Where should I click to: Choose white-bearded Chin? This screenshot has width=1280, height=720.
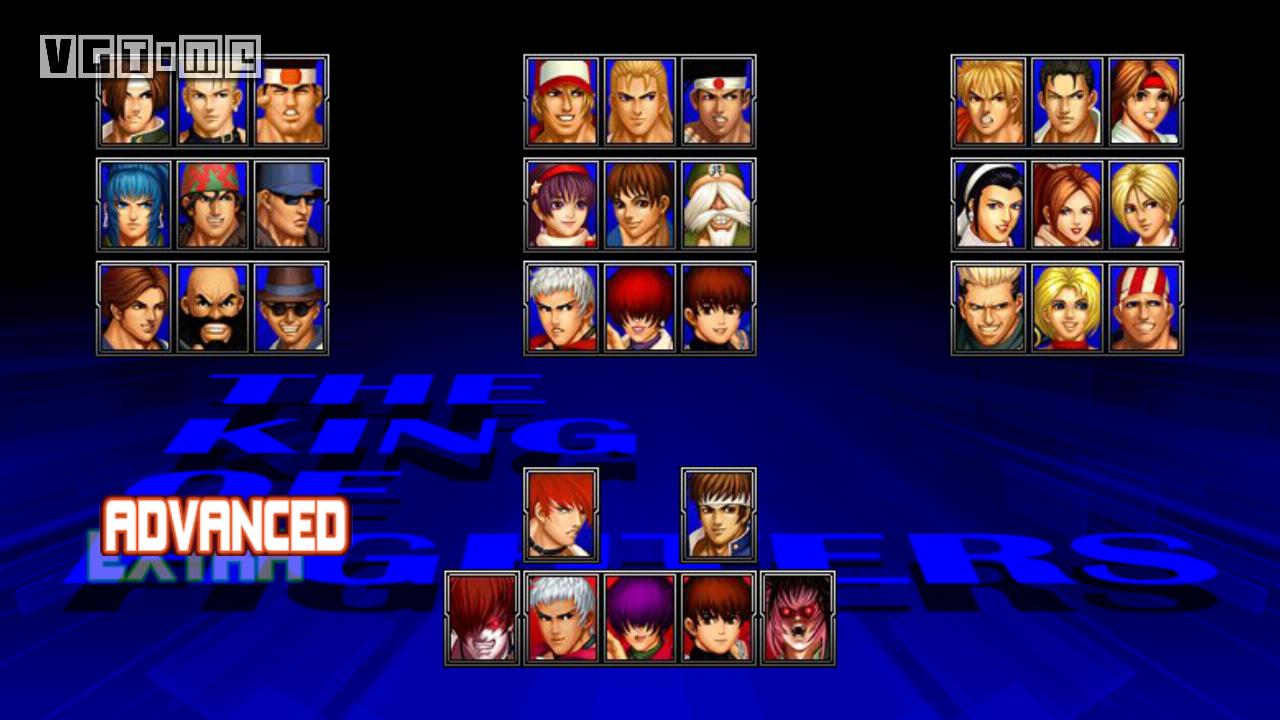tap(718, 205)
